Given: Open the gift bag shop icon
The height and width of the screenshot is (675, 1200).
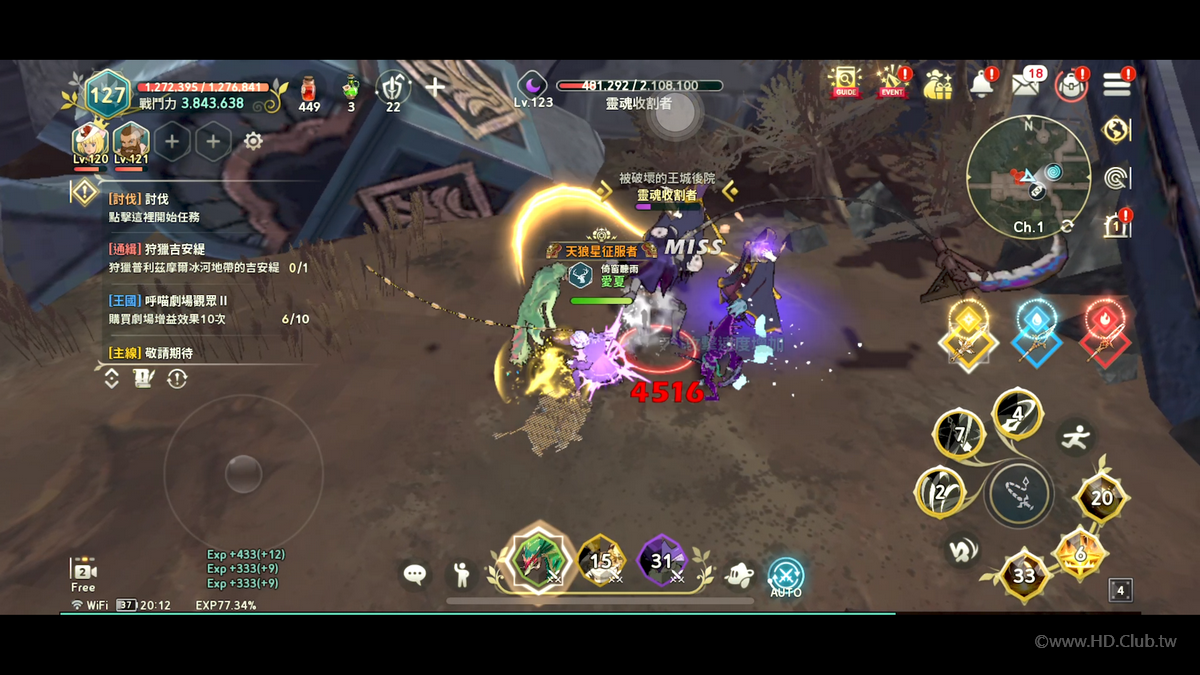Looking at the screenshot, I should (938, 83).
